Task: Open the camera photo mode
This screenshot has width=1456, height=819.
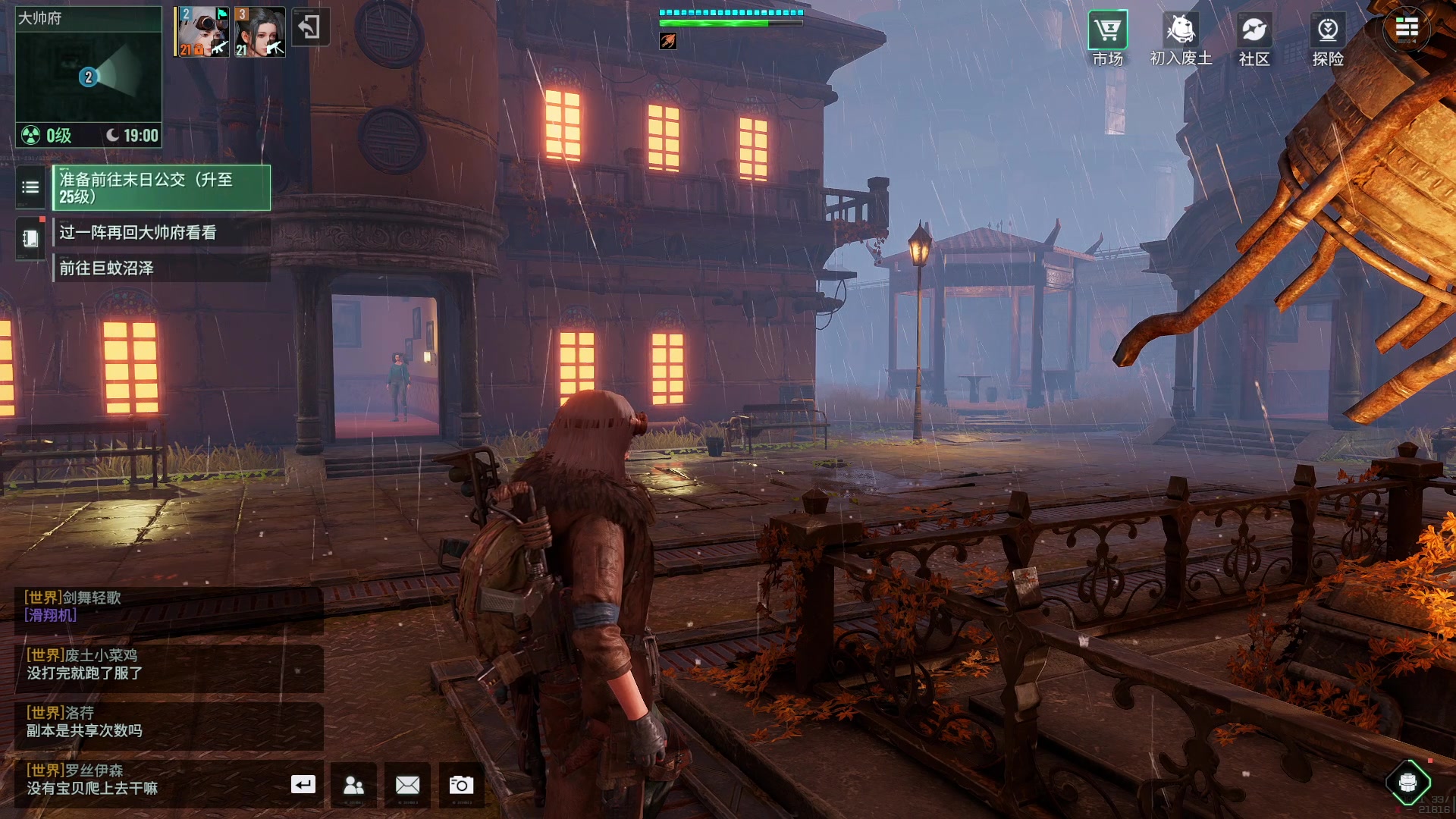Action: (461, 785)
